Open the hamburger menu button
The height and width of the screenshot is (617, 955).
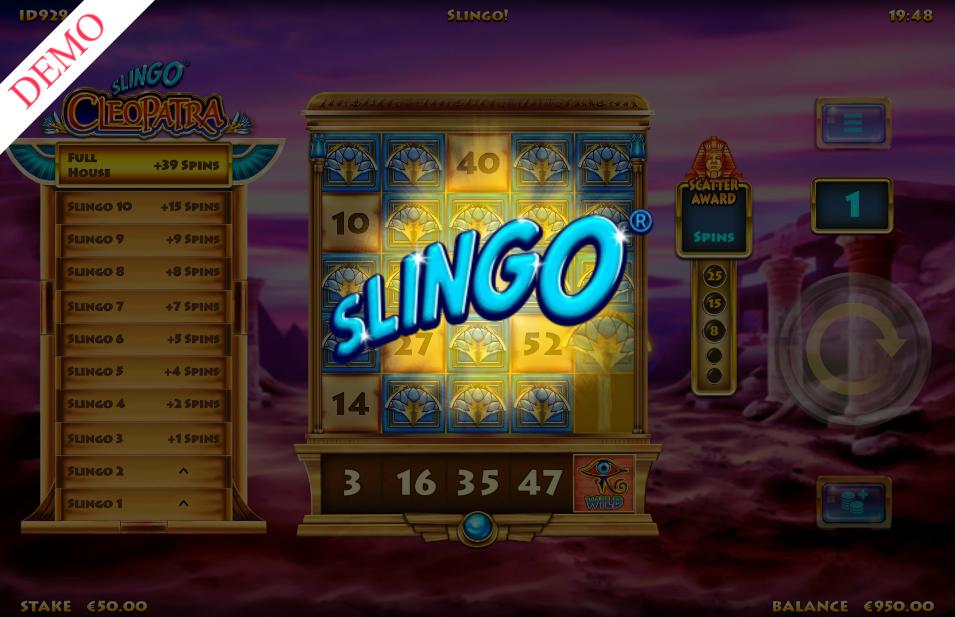click(x=852, y=124)
